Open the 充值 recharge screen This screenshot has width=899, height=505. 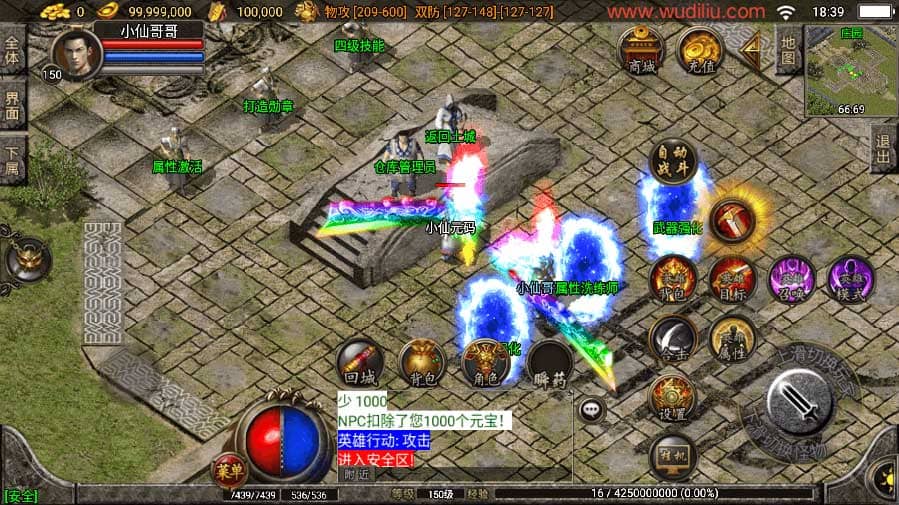[701, 50]
